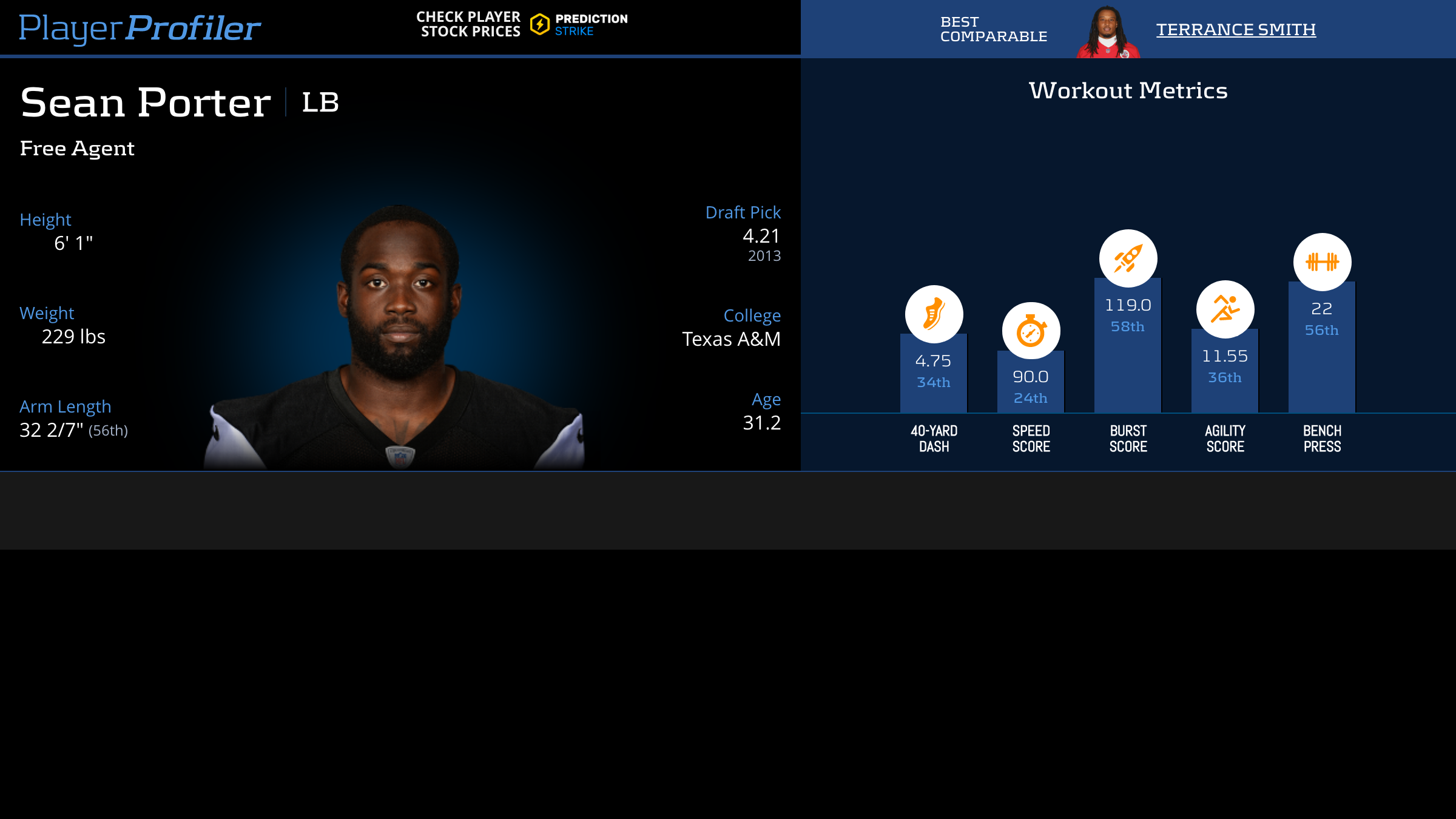Viewport: 1456px width, 819px height.
Task: Select the Agility Score runner icon
Action: pos(1225,309)
